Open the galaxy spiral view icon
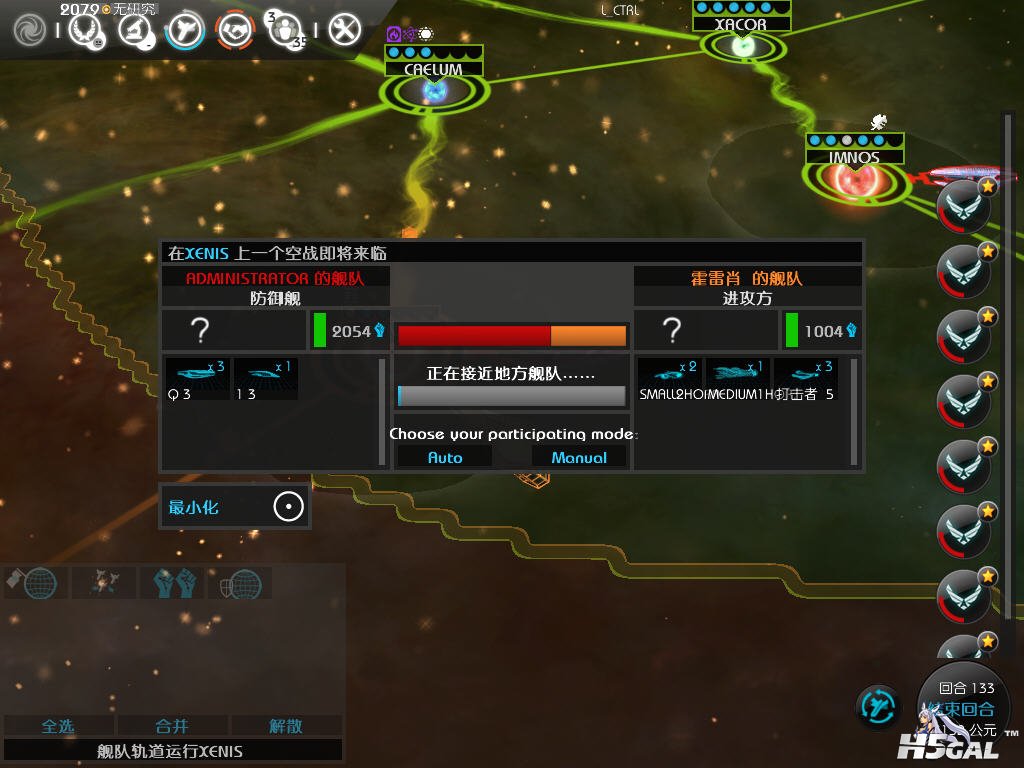The width and height of the screenshot is (1024, 768). pyautogui.click(x=29, y=29)
